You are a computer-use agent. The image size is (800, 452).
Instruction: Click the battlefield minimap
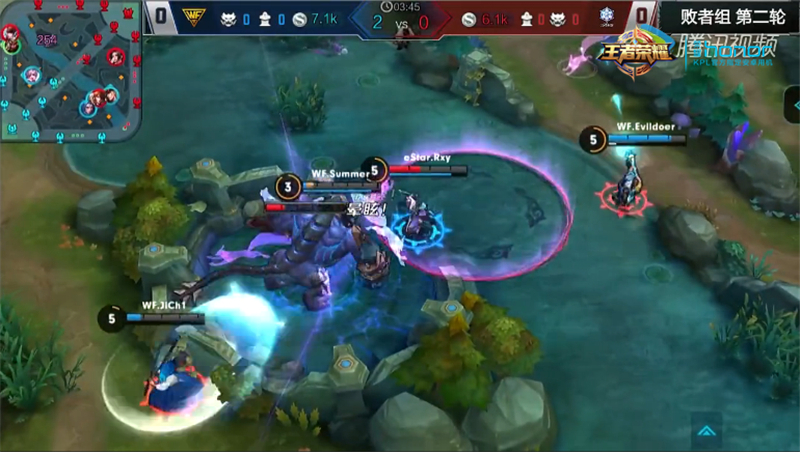70,72
